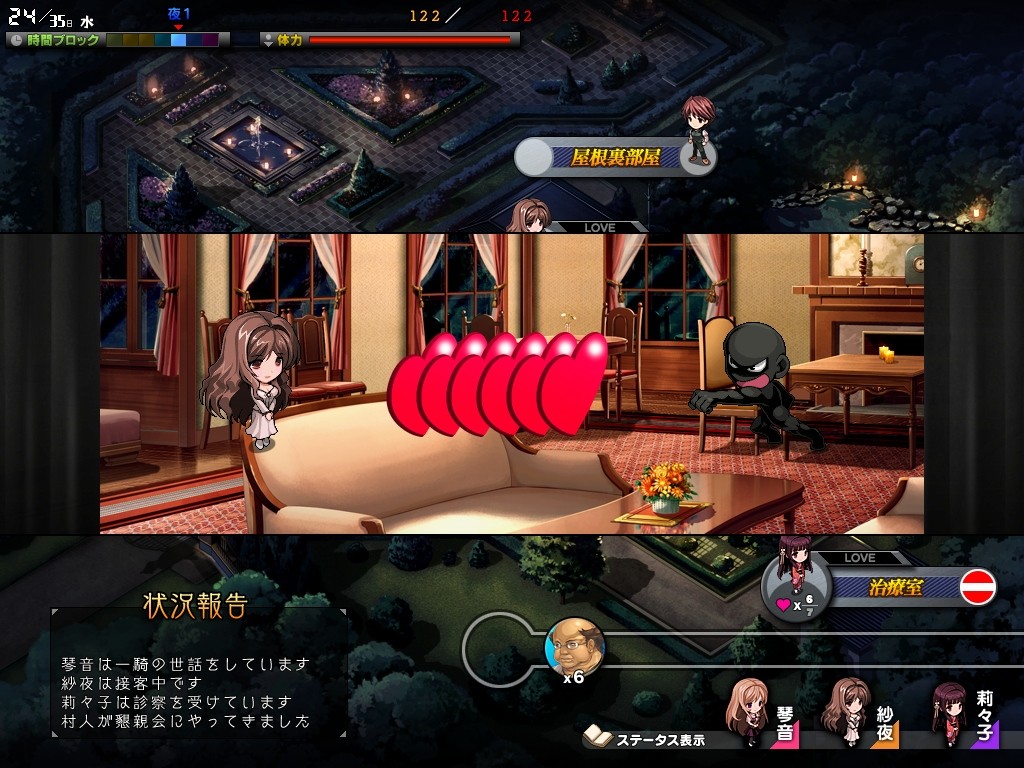
Task: Choose the 屋根裏部屋 room label
Action: [616, 157]
